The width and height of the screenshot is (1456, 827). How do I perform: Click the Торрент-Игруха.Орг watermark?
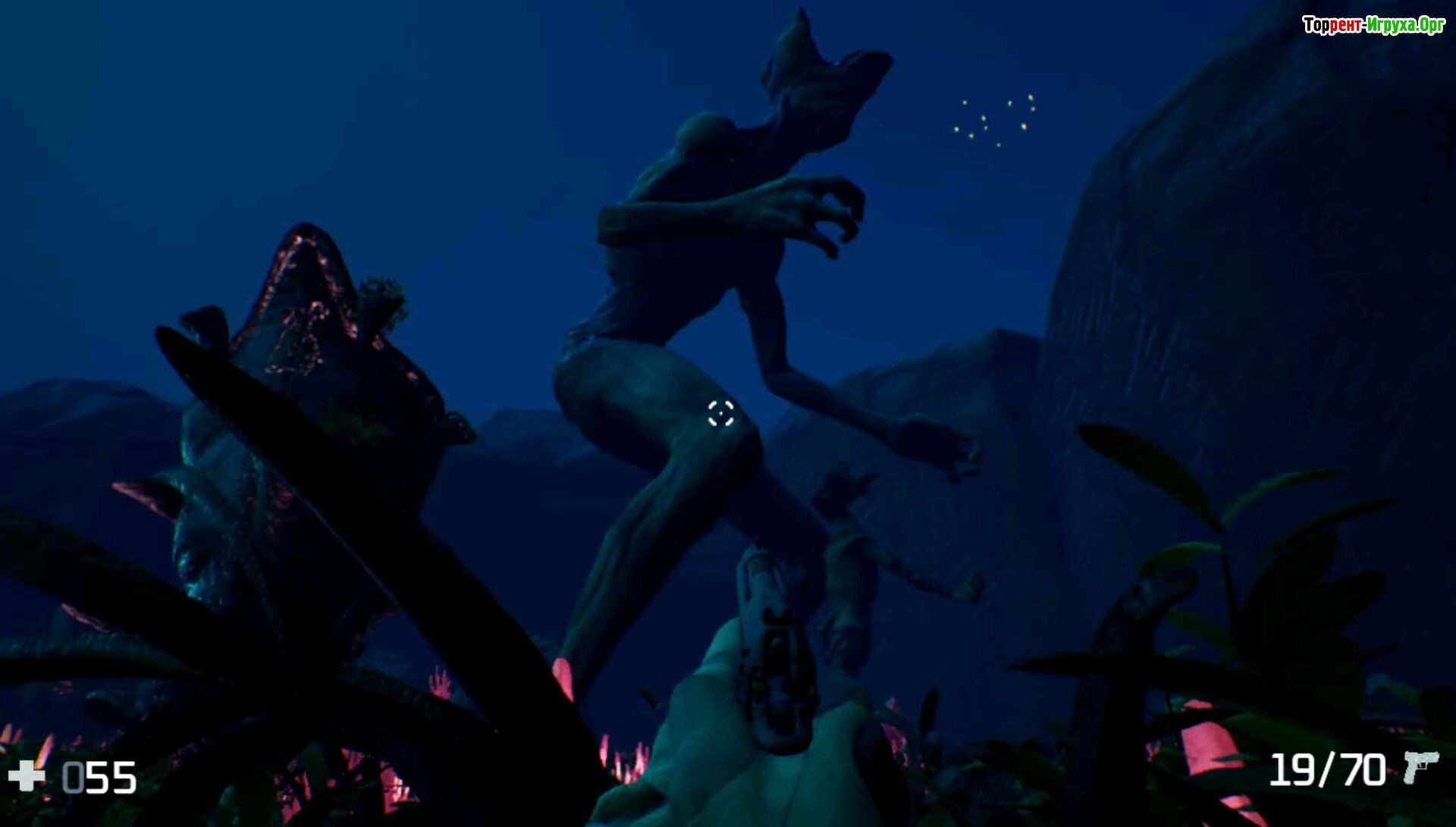(x=1373, y=25)
